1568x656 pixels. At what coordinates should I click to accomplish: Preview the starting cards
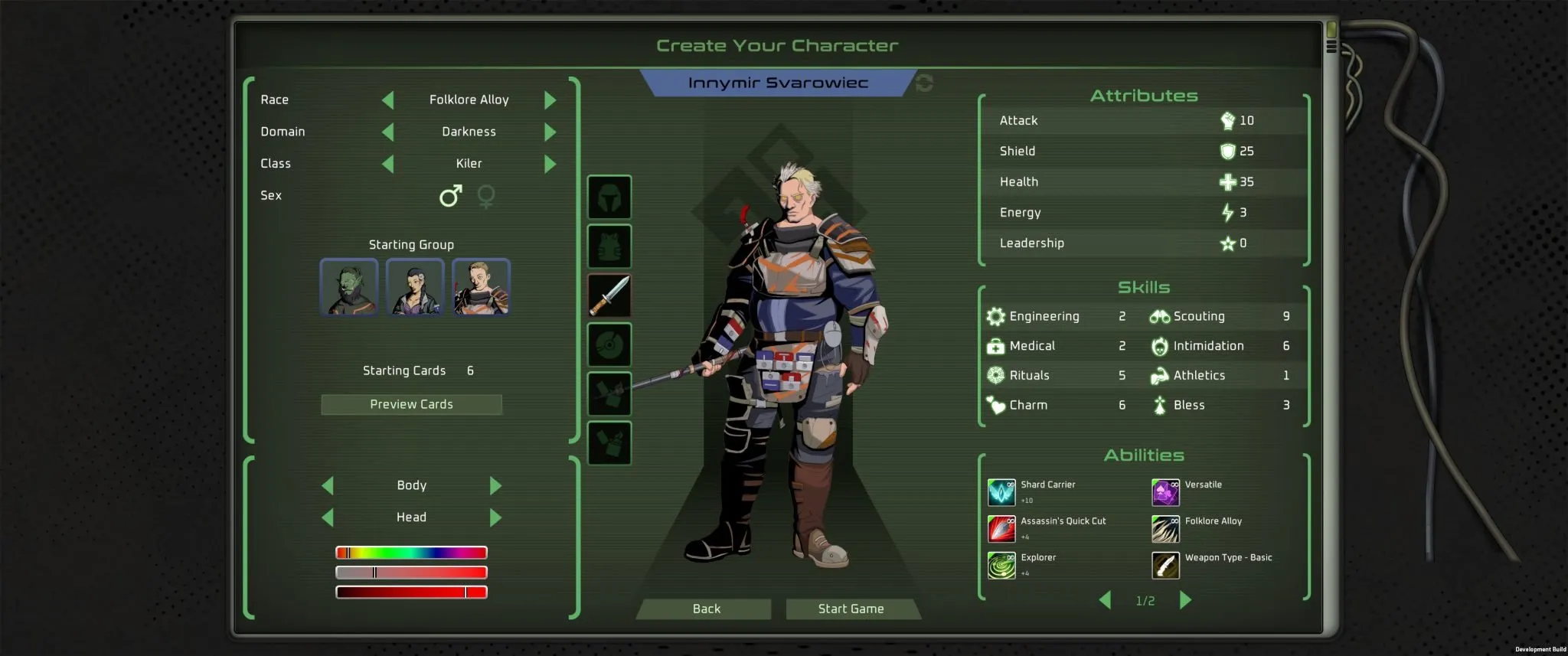tap(411, 404)
